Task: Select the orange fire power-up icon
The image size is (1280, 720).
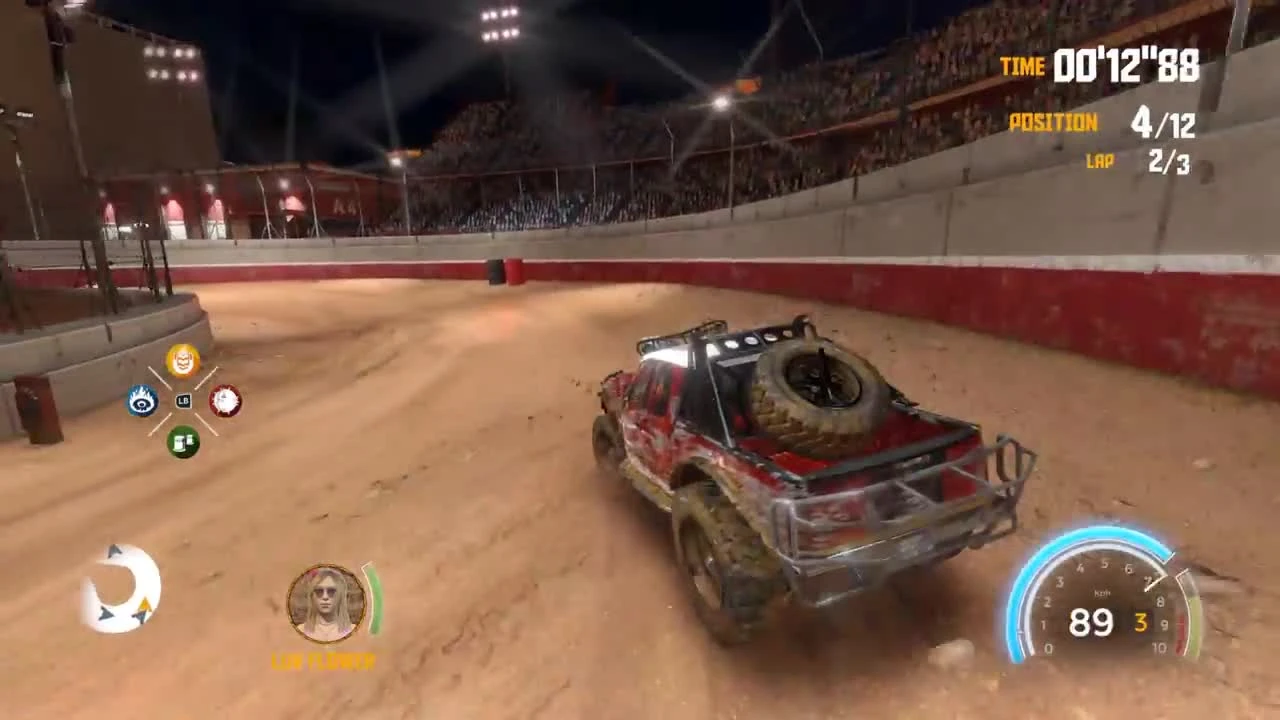Action: click(183, 362)
